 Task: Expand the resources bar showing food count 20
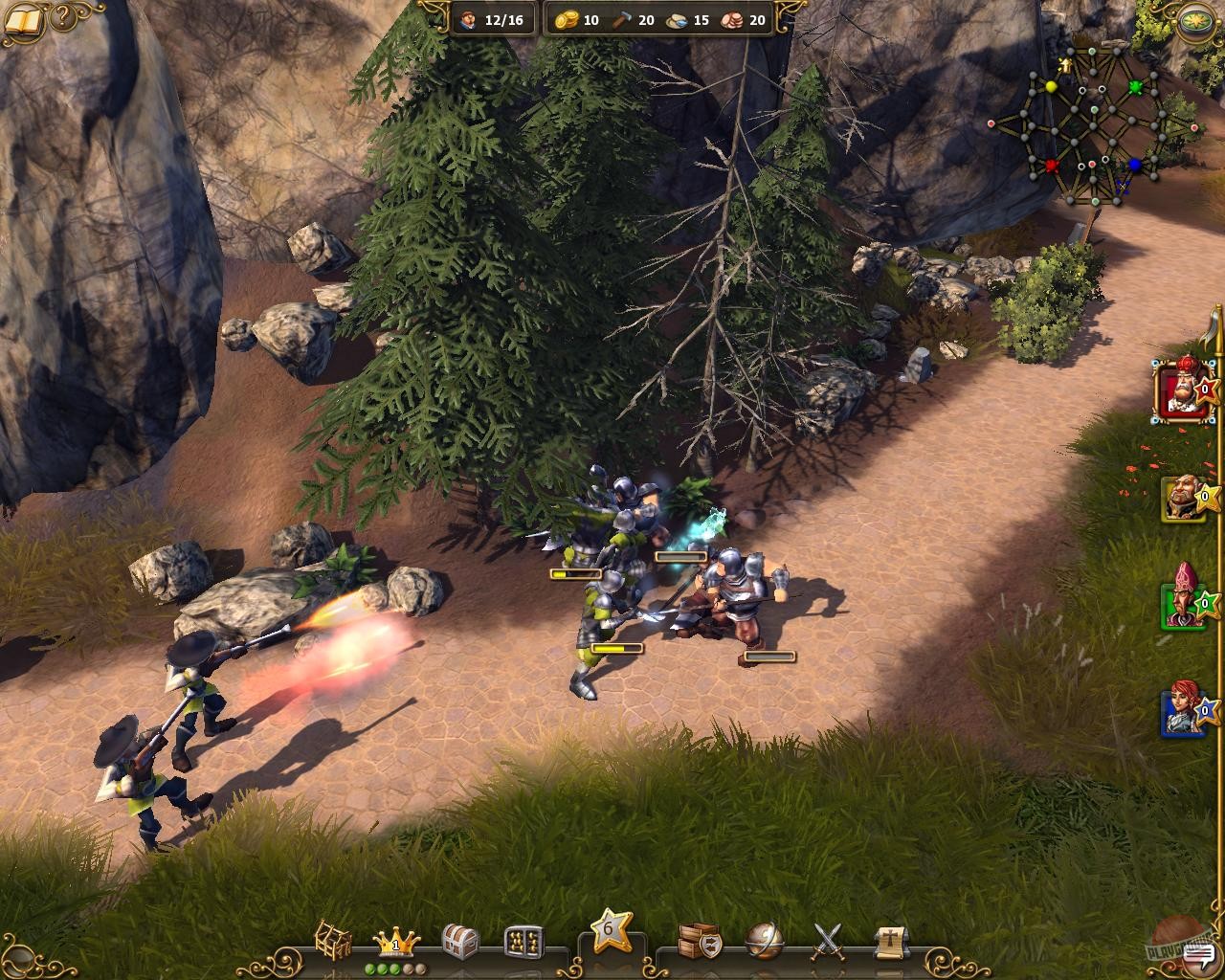(x=733, y=18)
